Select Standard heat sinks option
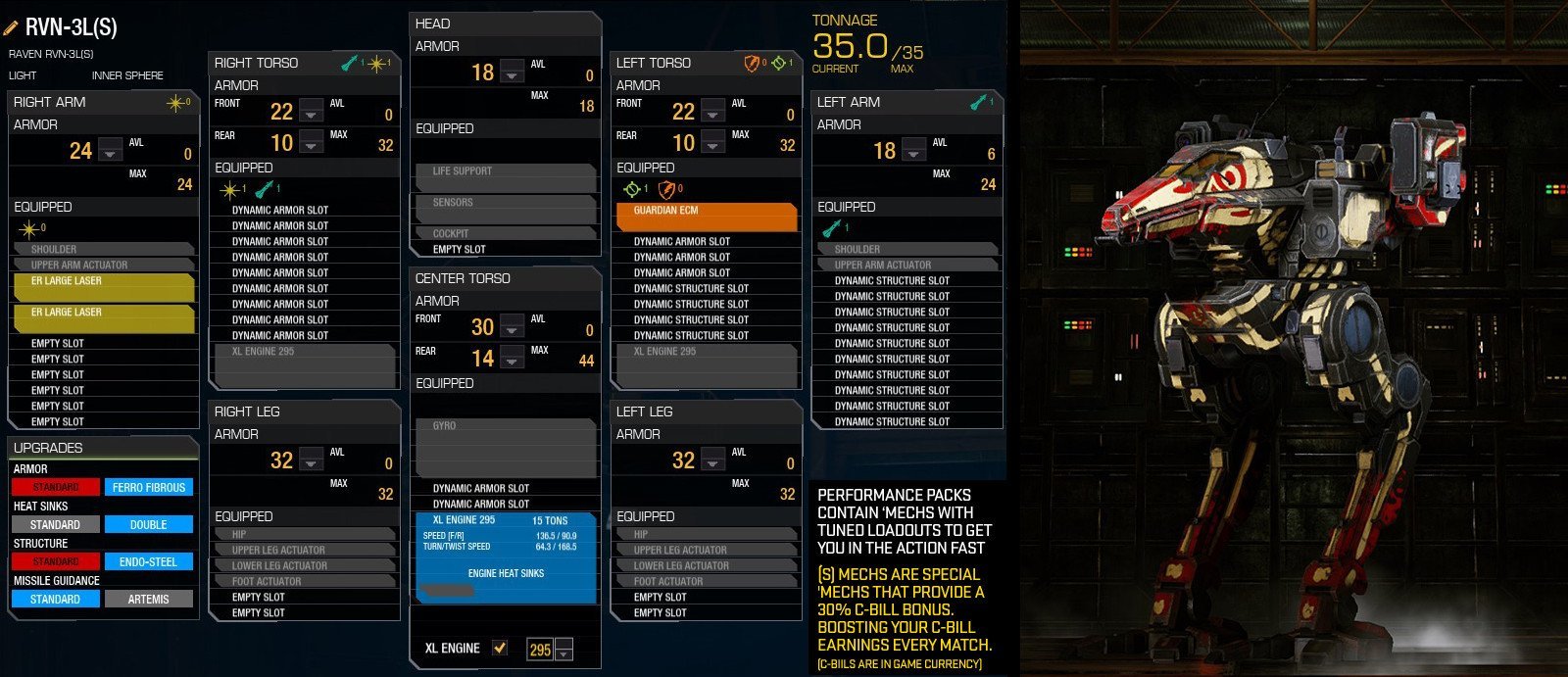The width and height of the screenshot is (1568, 677). tap(55, 524)
